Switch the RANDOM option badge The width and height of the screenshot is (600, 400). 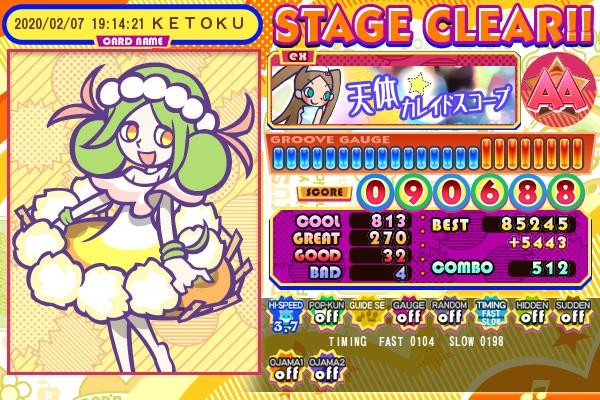click(x=447, y=313)
